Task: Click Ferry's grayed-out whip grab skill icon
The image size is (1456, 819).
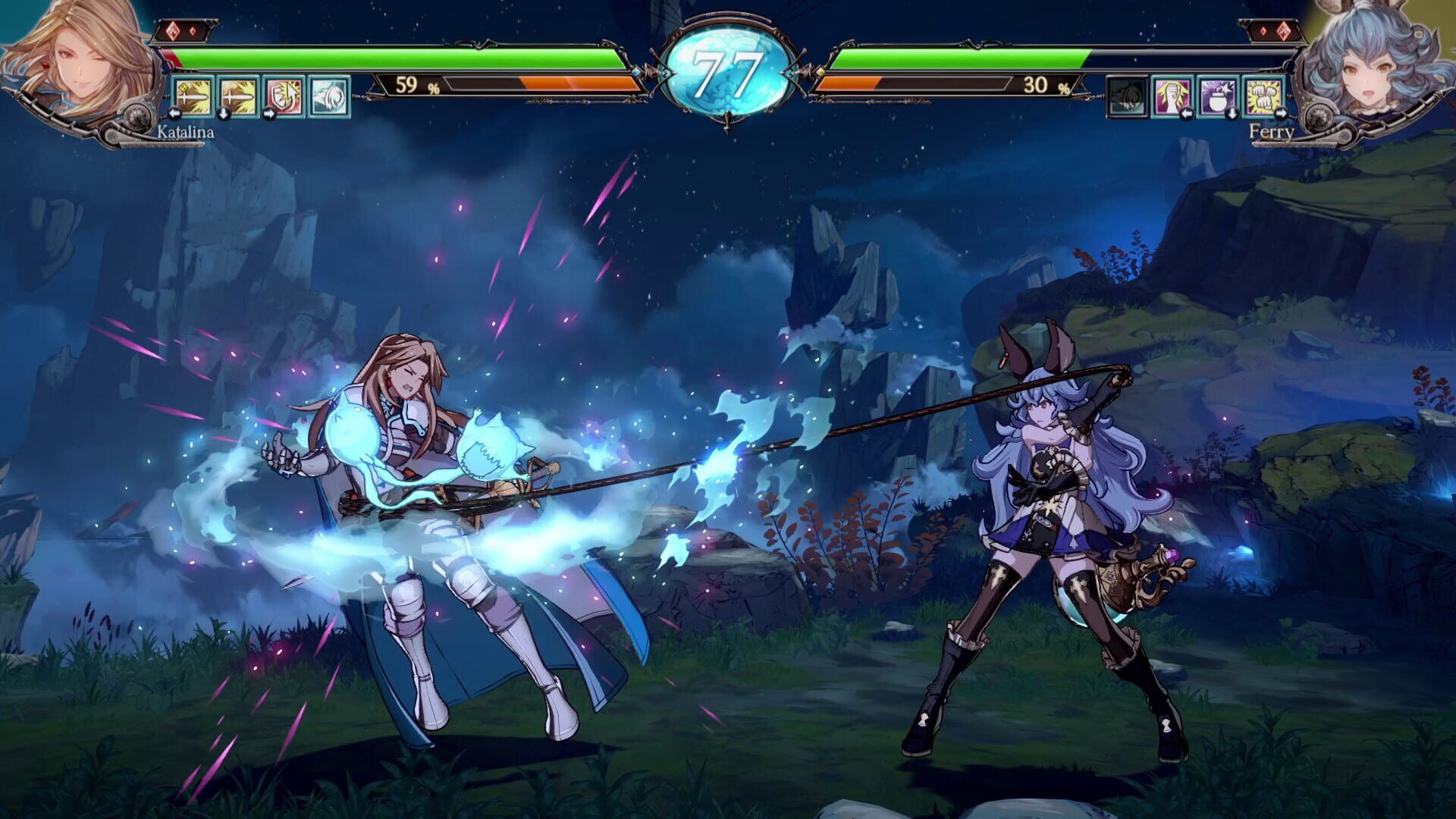Action: point(1128,97)
